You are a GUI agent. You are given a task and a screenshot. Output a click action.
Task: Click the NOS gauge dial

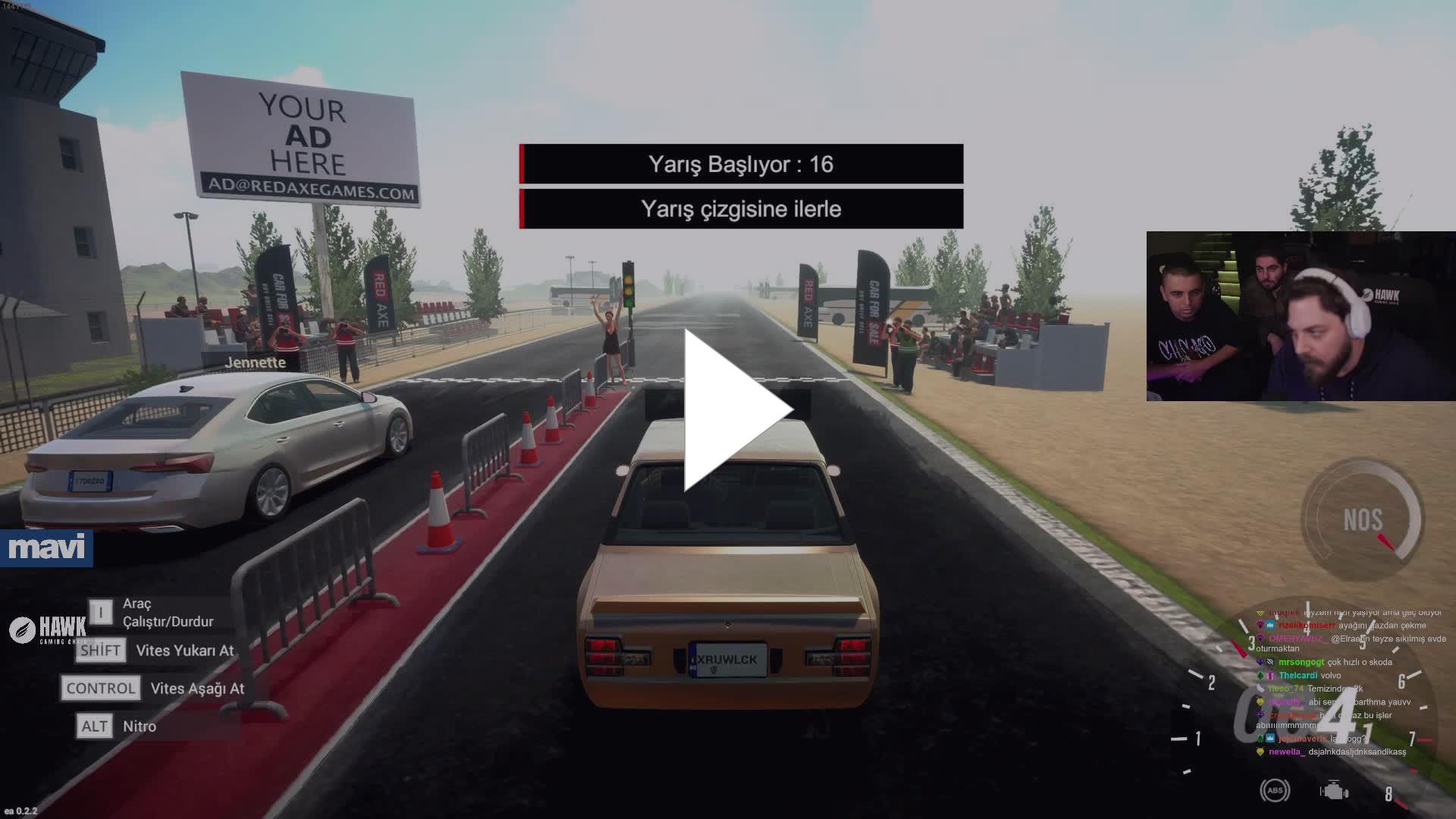point(1363,520)
